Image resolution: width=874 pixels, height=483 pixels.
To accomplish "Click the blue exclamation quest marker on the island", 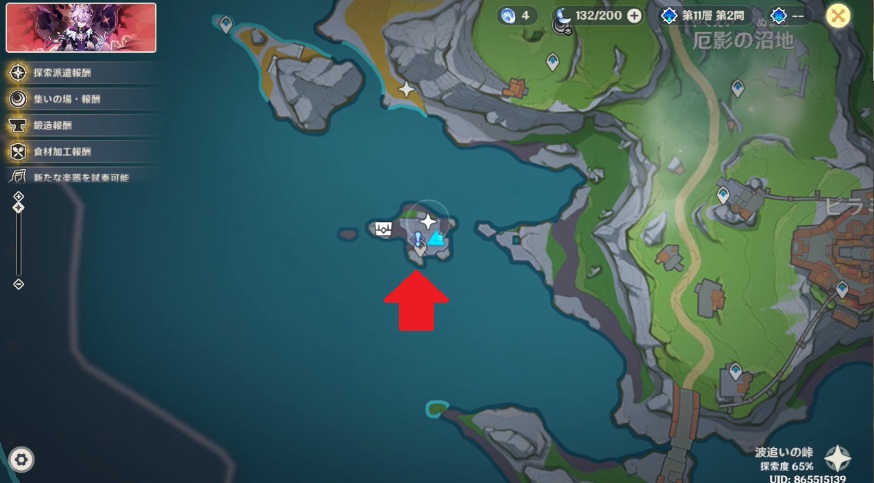I will click(418, 239).
